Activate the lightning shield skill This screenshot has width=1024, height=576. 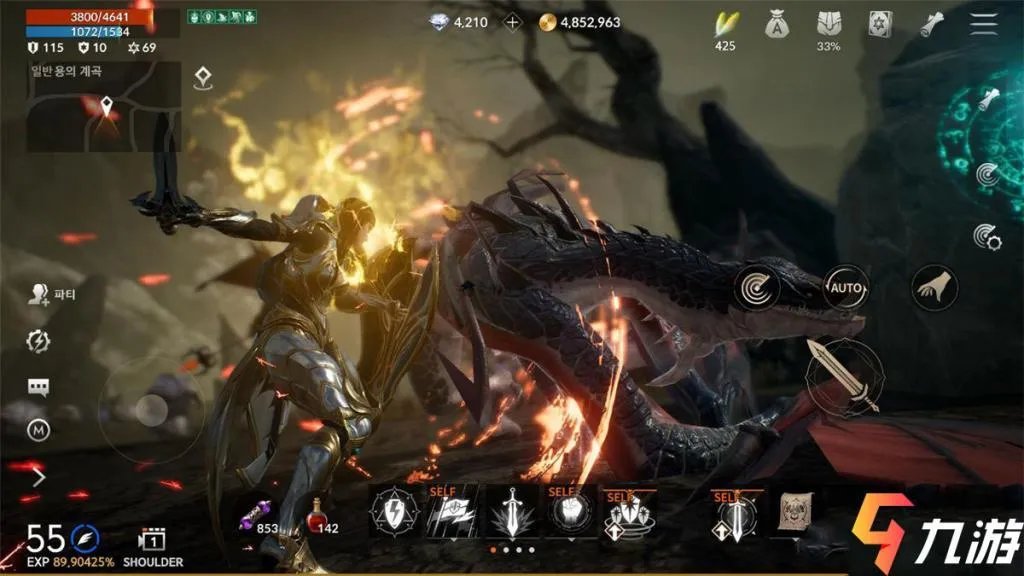click(x=394, y=513)
